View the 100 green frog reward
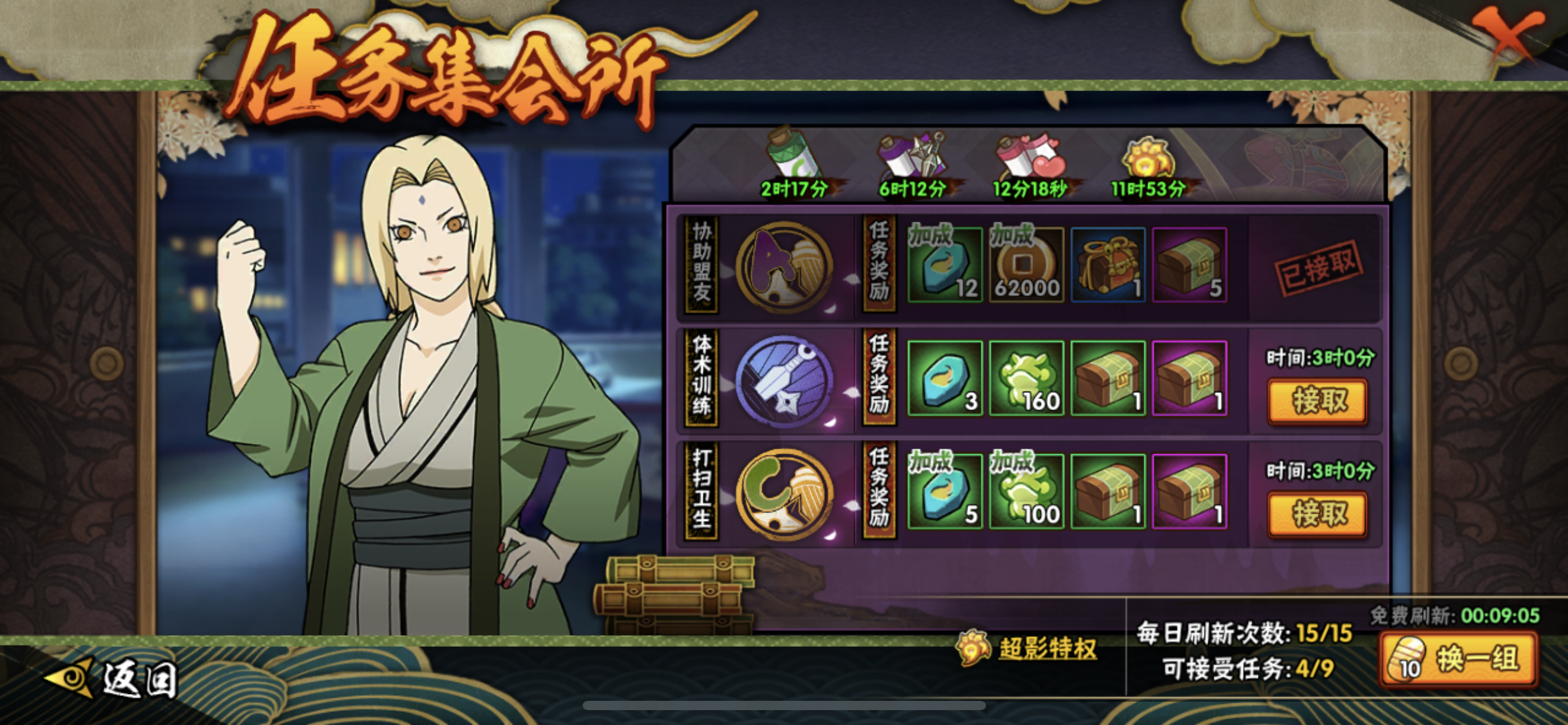 pyautogui.click(x=1026, y=491)
